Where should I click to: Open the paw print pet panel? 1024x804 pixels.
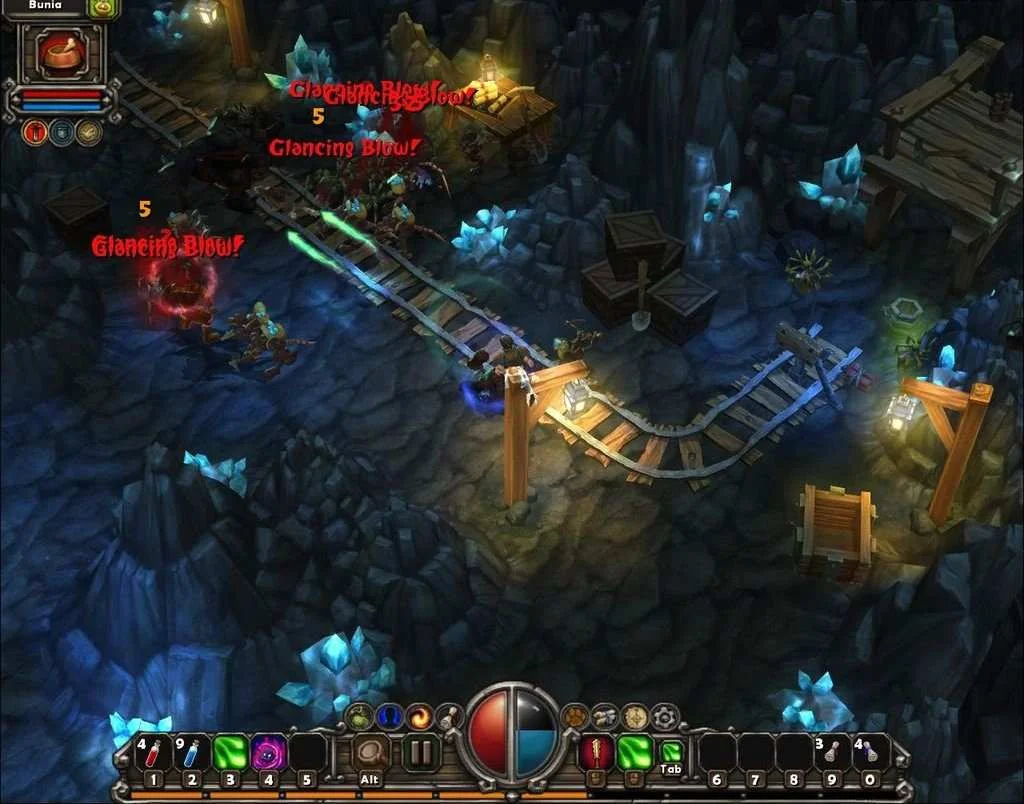point(574,716)
